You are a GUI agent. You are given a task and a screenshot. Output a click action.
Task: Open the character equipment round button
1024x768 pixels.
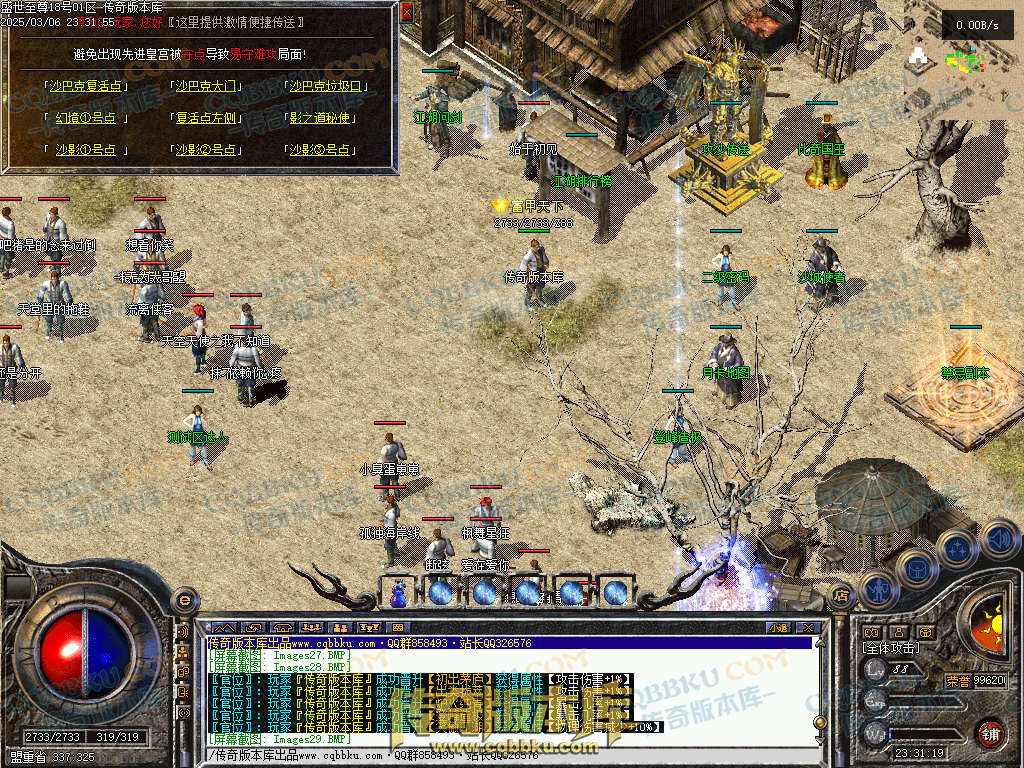point(876,590)
